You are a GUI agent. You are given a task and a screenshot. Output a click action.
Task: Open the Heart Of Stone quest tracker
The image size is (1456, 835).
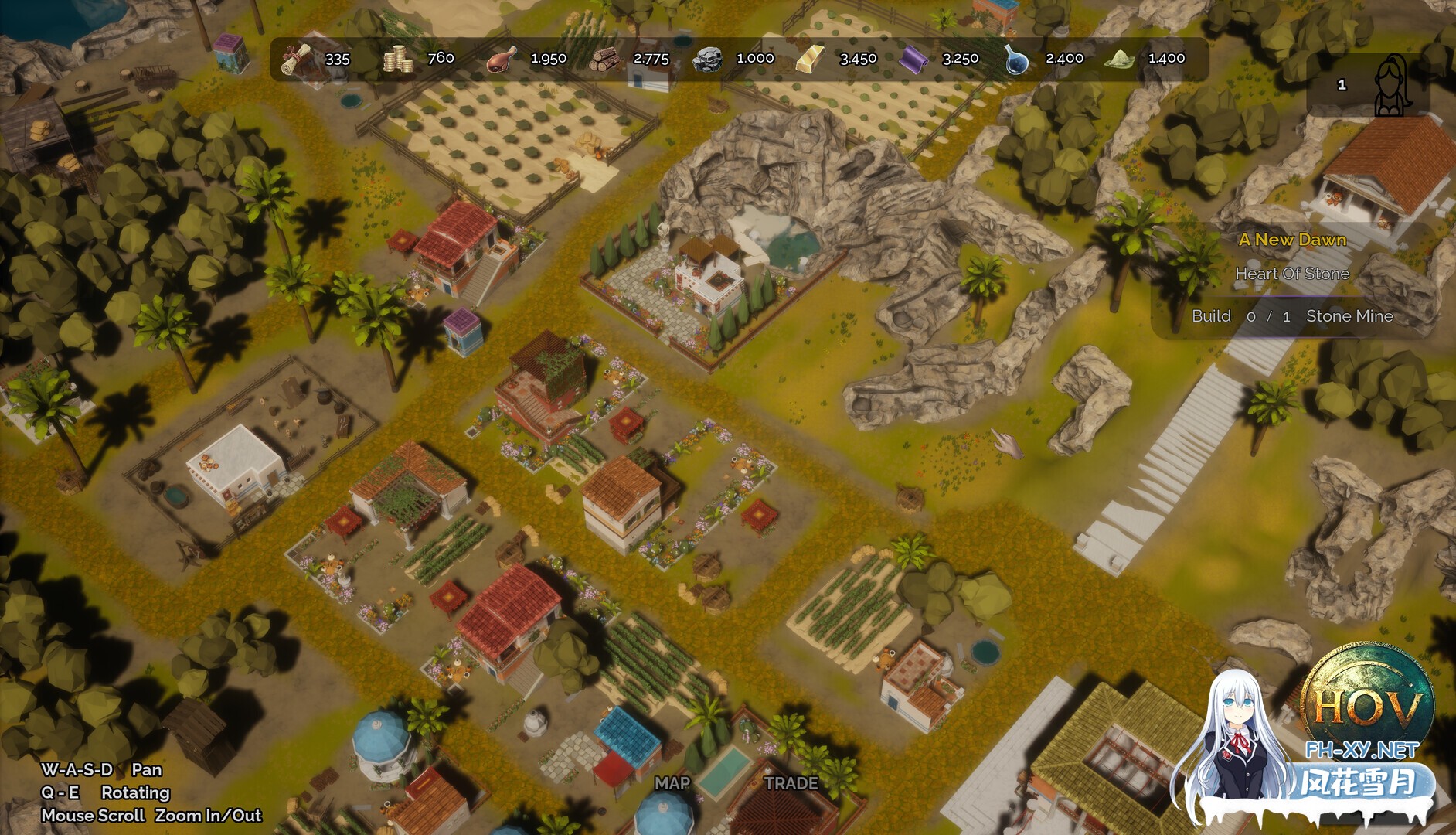(1292, 274)
